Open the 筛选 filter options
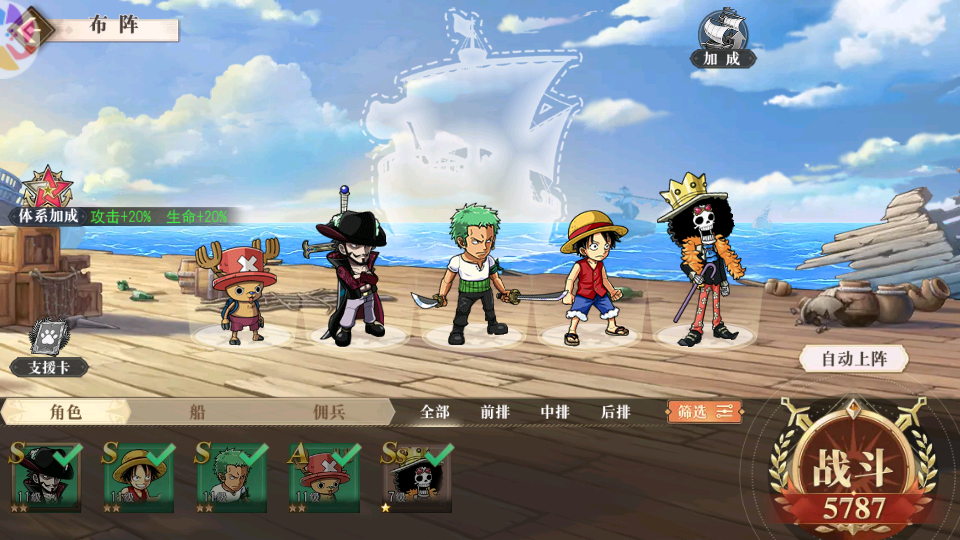 click(704, 411)
